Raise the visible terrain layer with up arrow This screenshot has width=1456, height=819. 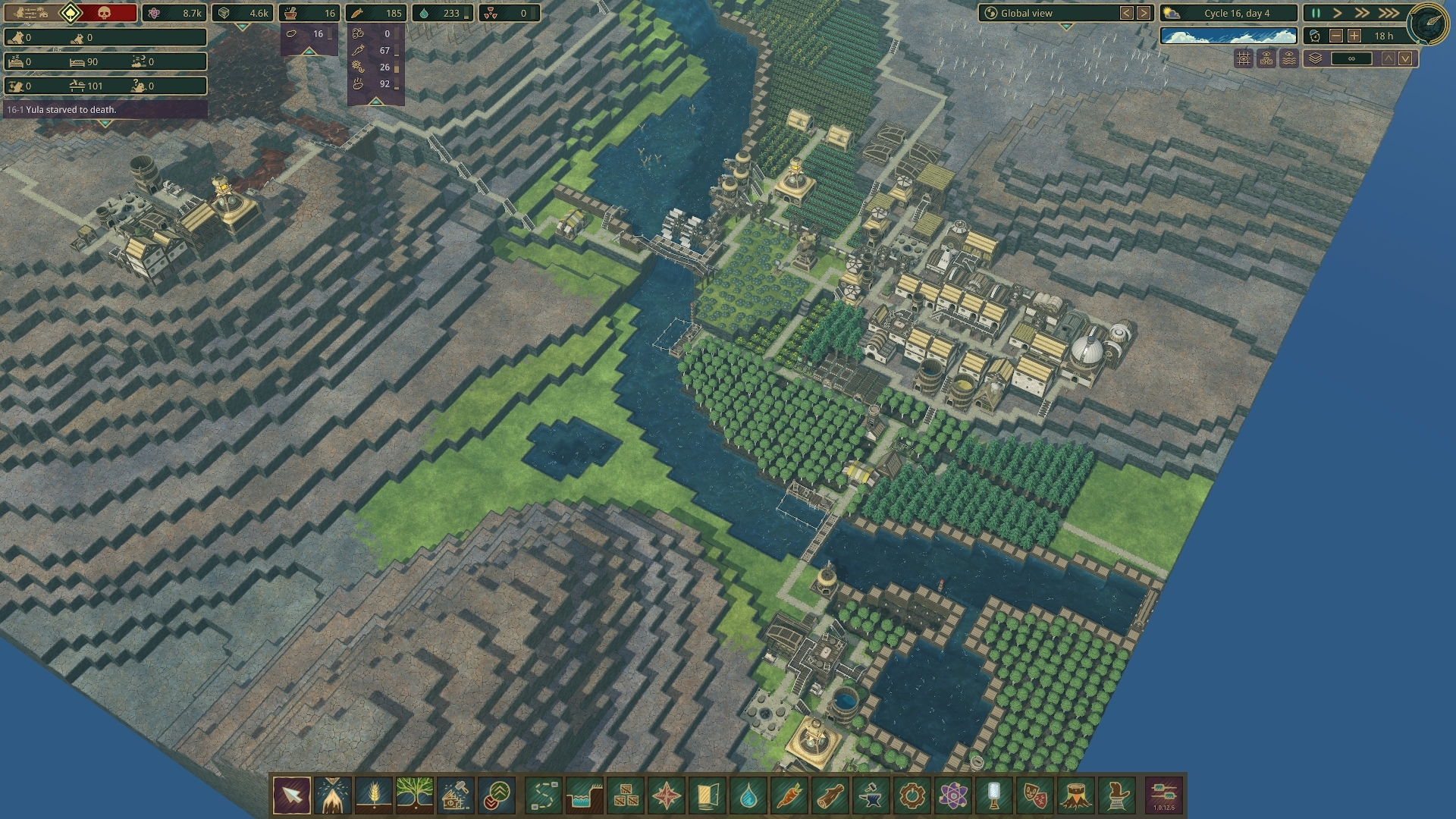pyautogui.click(x=1388, y=58)
